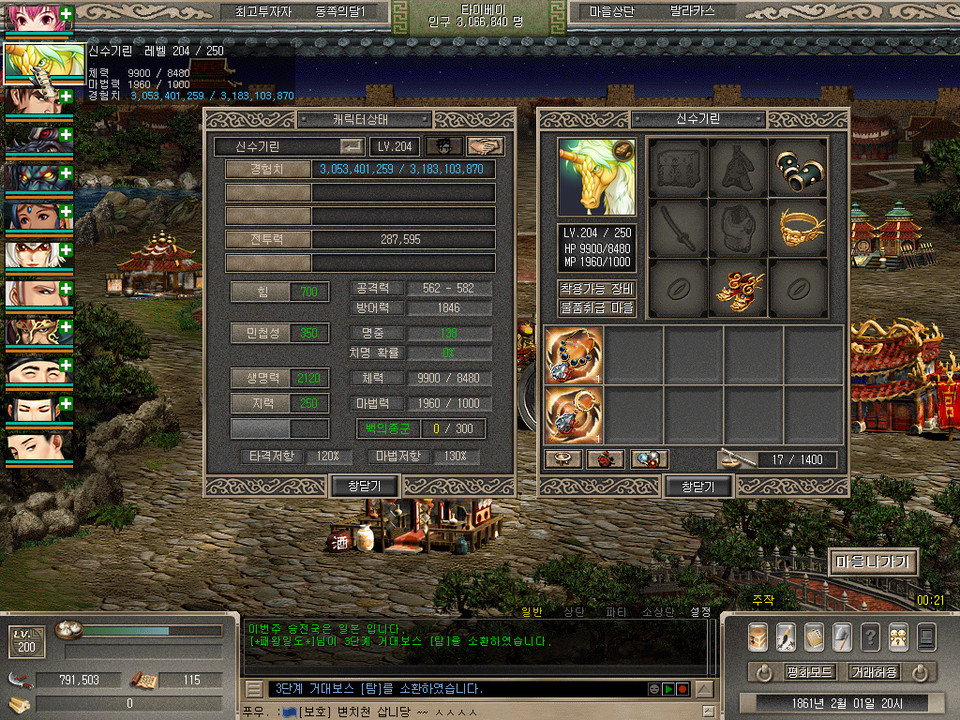Screen dimensions: 960x720
Task: Click the handshake icon in the status window
Action: tap(485, 146)
